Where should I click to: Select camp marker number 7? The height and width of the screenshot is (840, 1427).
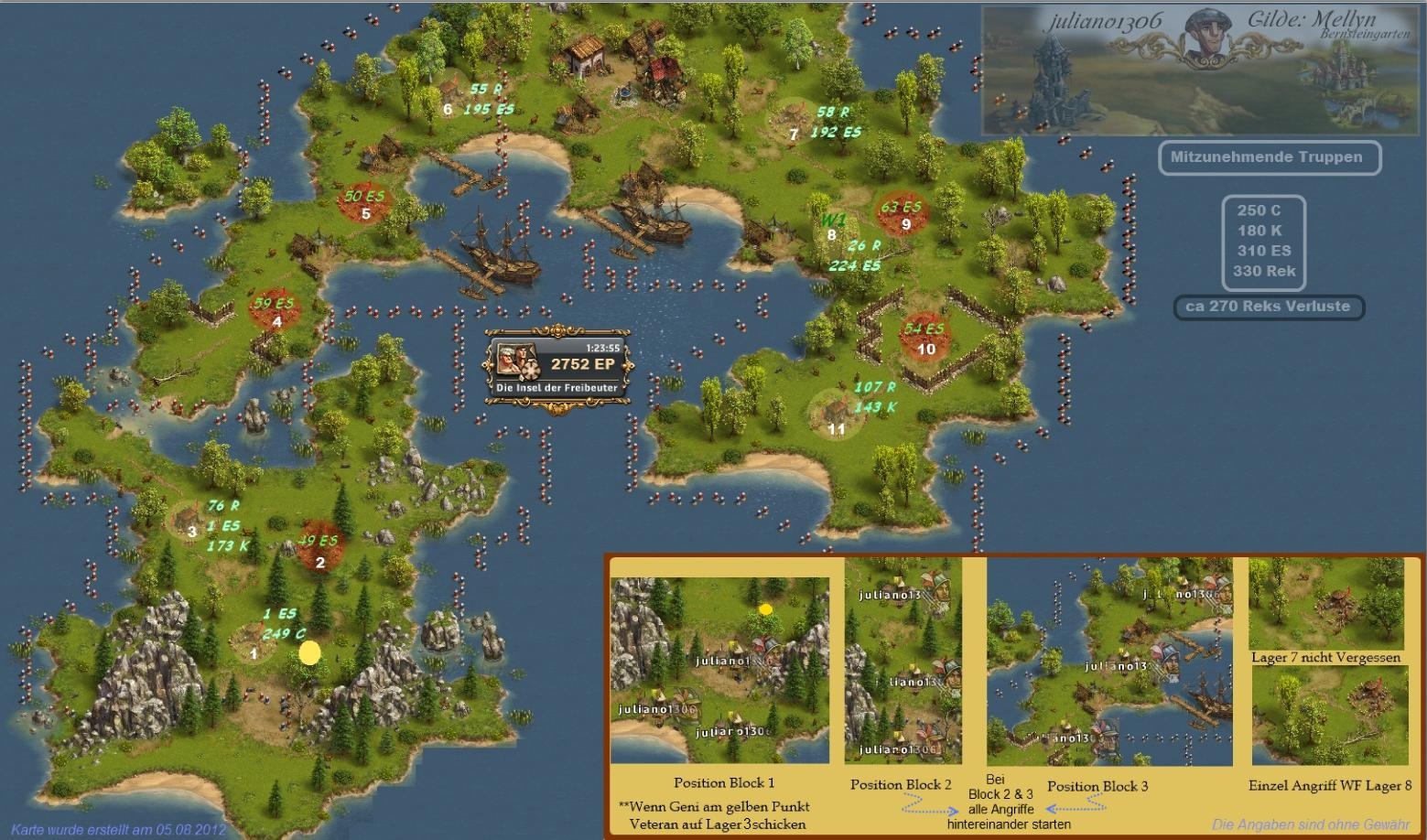point(791,124)
